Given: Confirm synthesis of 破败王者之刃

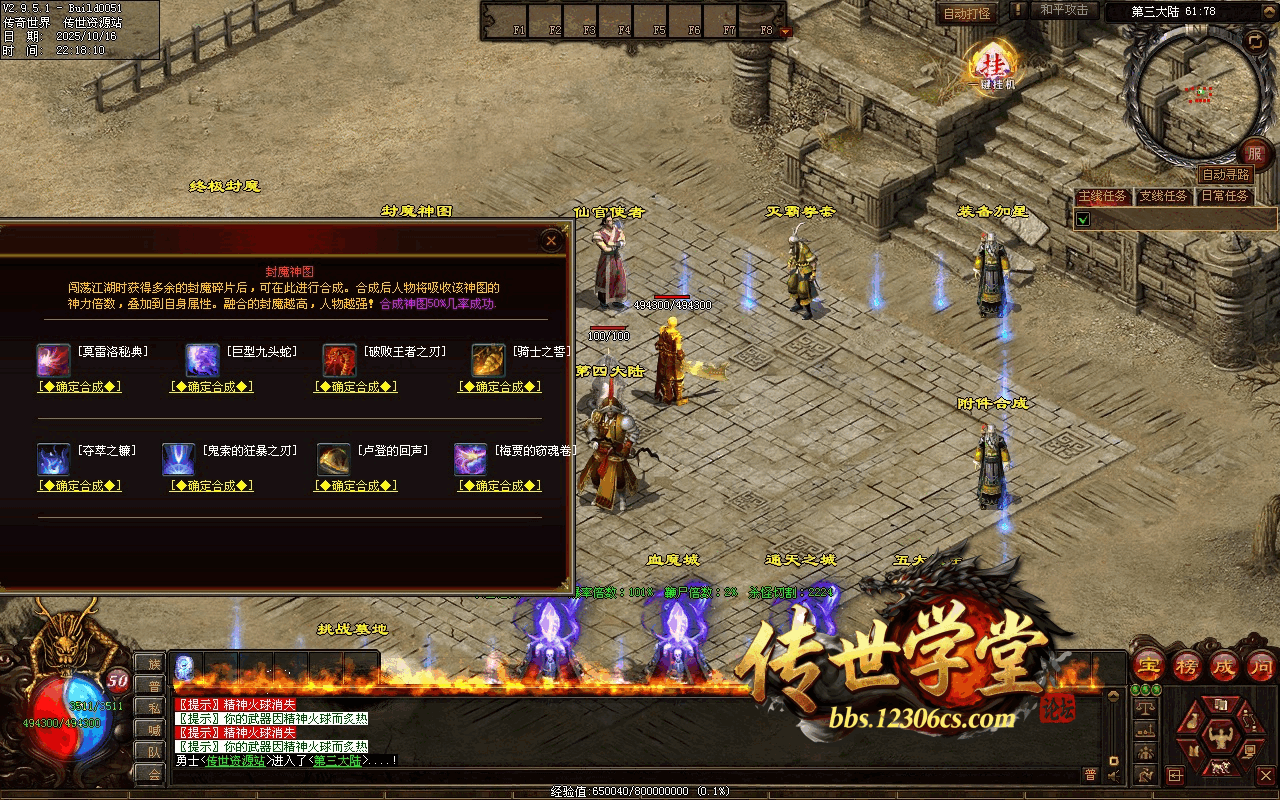Looking at the screenshot, I should pyautogui.click(x=356, y=387).
